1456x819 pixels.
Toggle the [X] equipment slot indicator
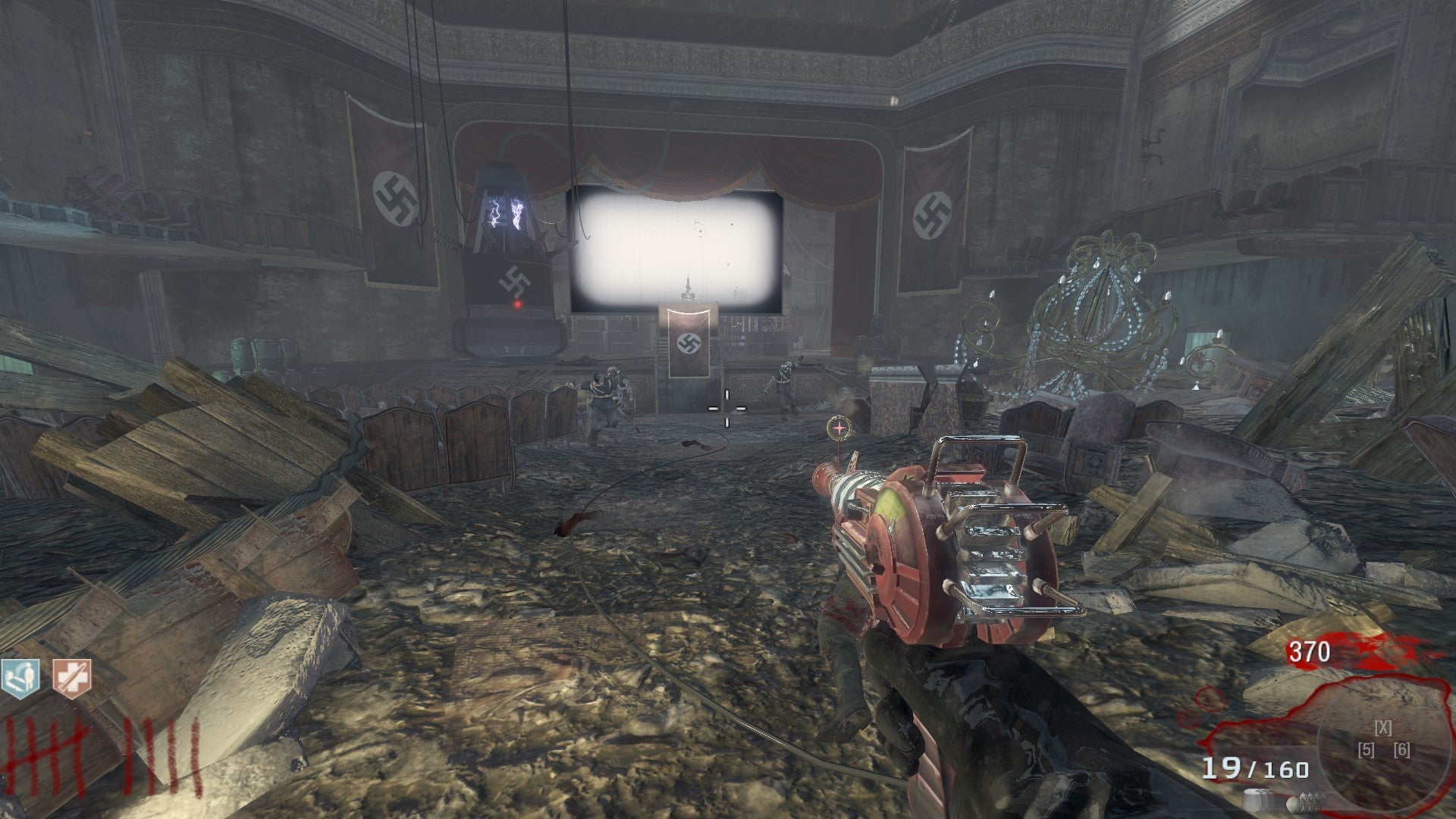point(1383,728)
